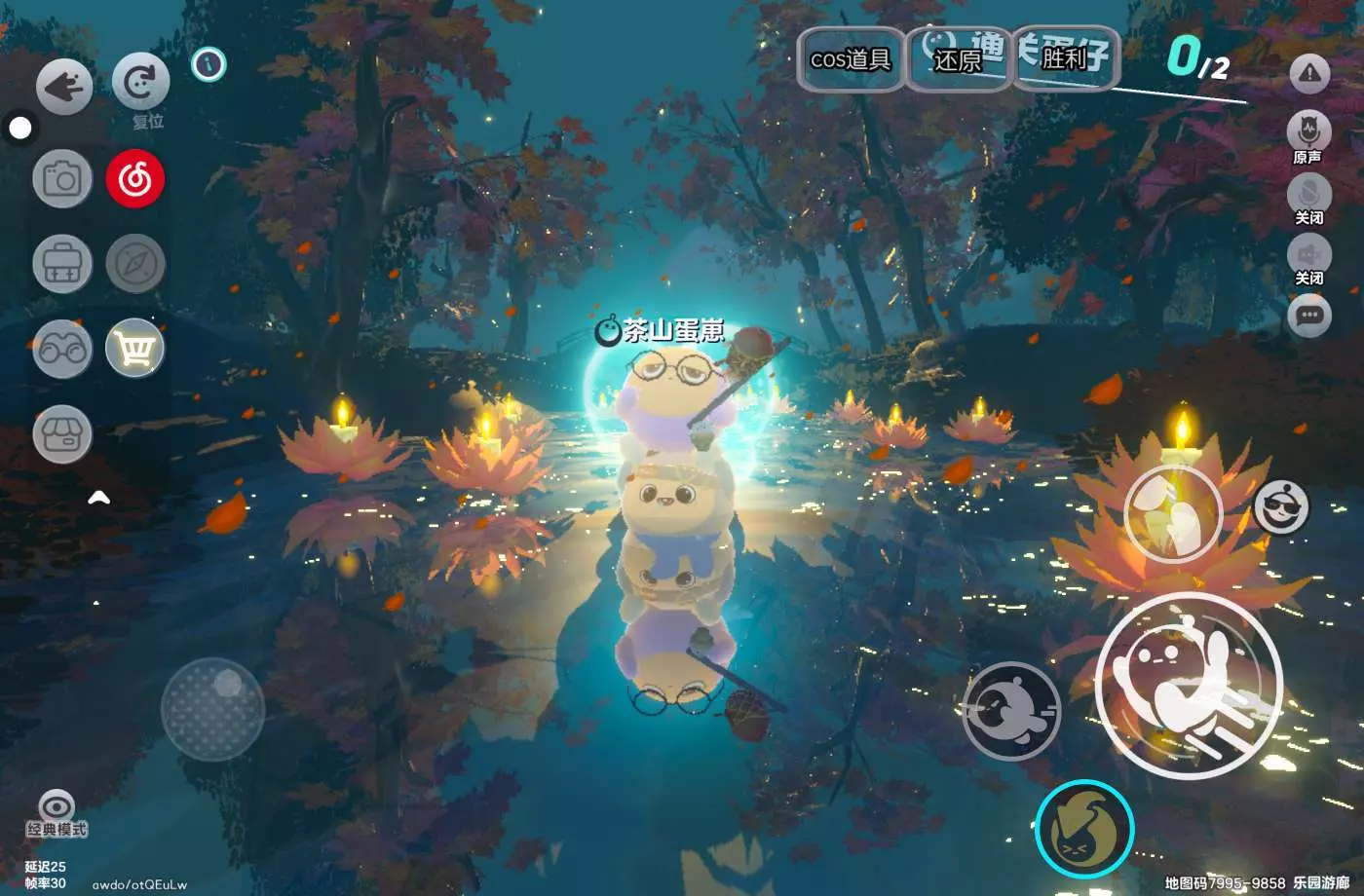Screen dimensions: 1364x896
Task: Toggle the 经典模式 classic mode view
Action: click(x=57, y=814)
